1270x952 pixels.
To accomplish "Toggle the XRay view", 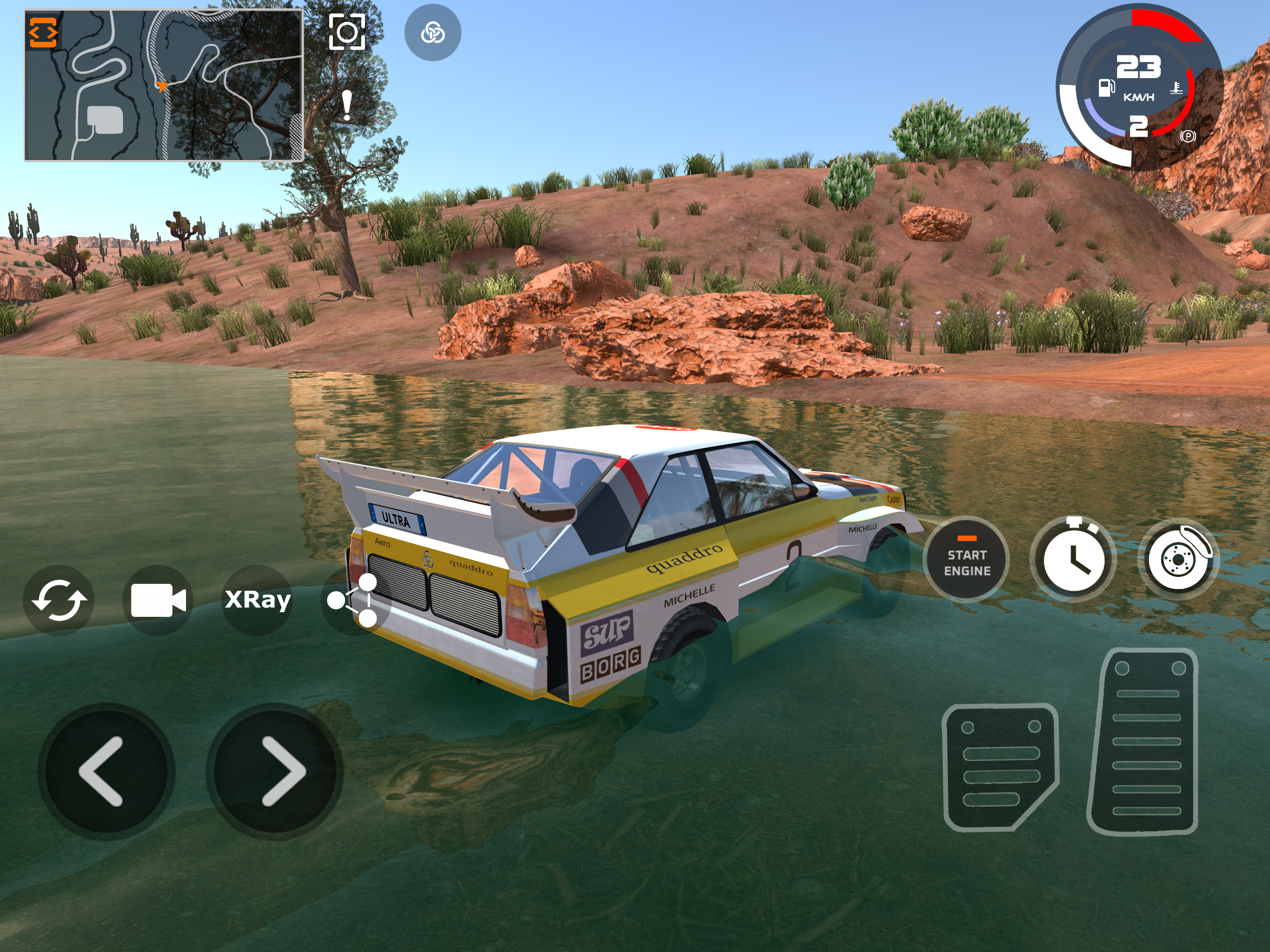I will pyautogui.click(x=257, y=600).
